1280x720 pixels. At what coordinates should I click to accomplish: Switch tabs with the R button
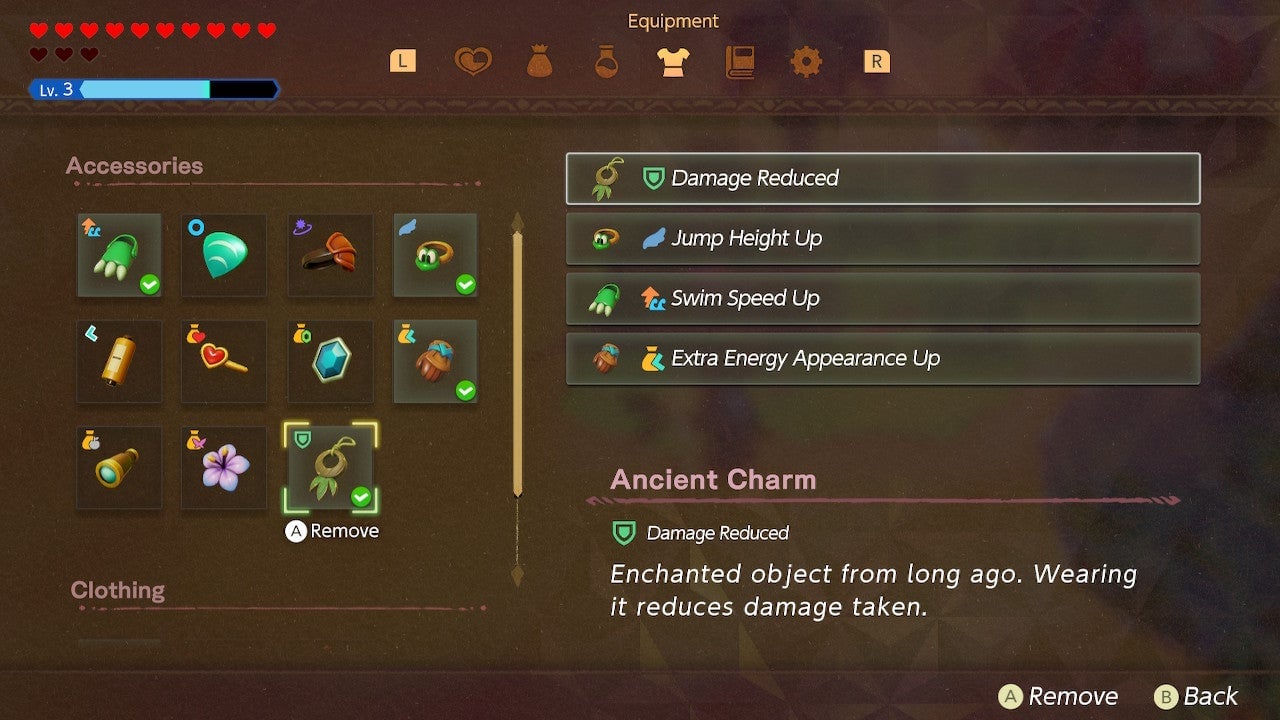[x=876, y=61]
